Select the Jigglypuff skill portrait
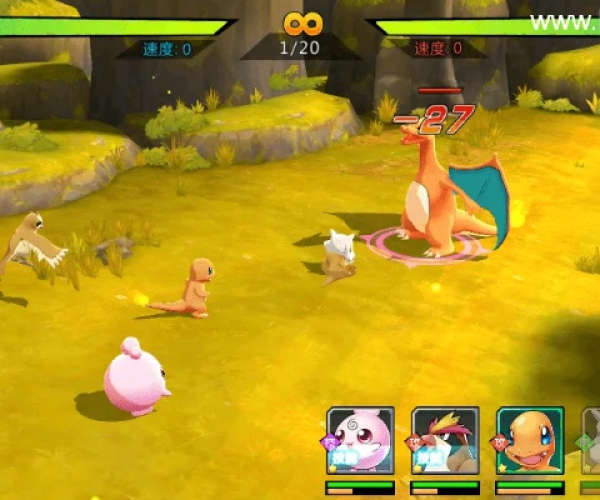This screenshot has height=500, width=600. click(x=360, y=440)
